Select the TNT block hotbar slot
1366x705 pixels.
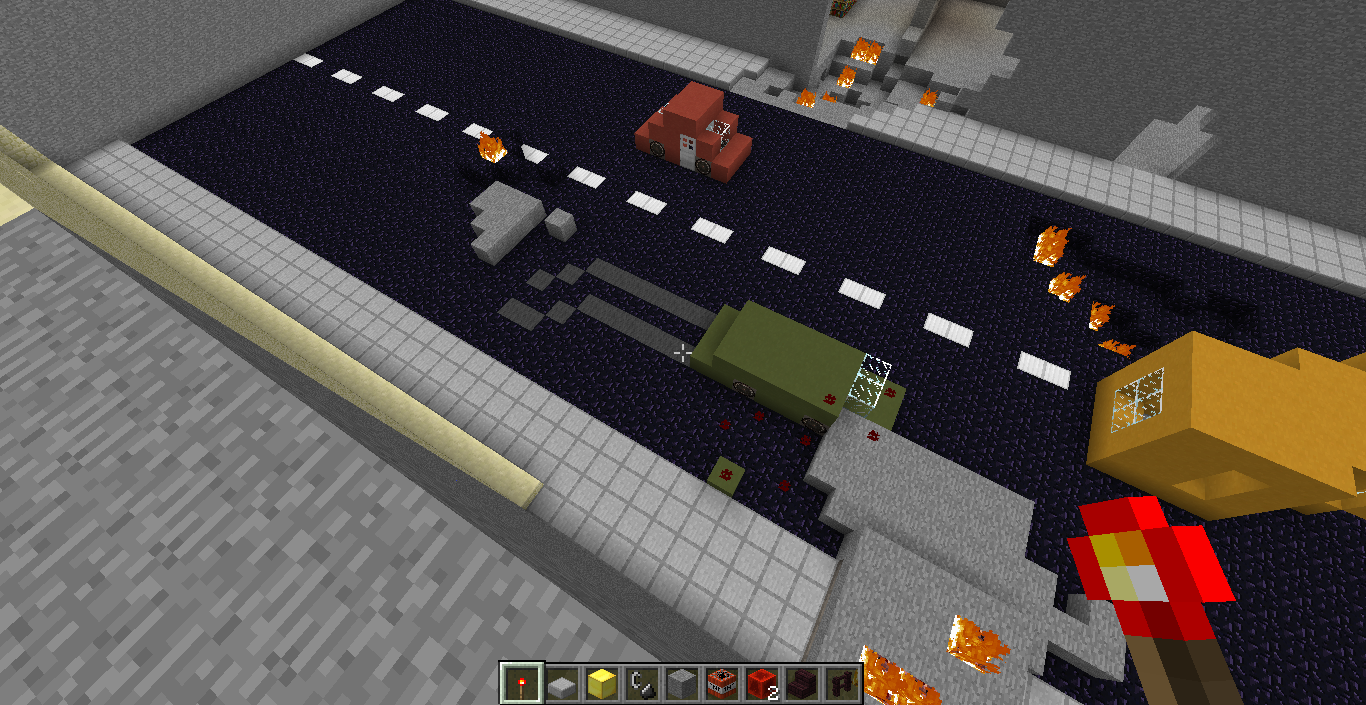(x=721, y=684)
